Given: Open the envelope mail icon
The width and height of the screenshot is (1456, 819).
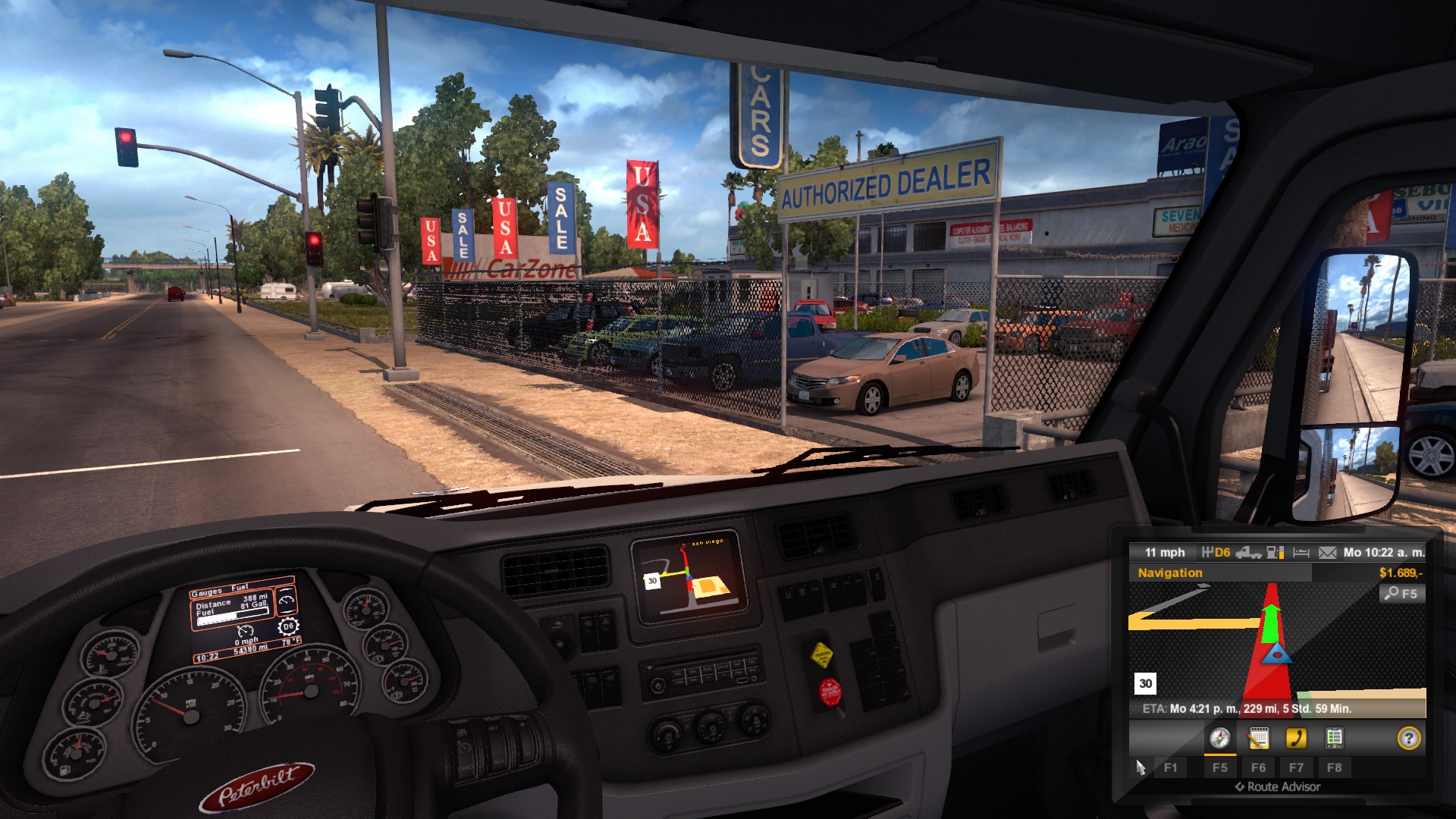Looking at the screenshot, I should (1327, 553).
